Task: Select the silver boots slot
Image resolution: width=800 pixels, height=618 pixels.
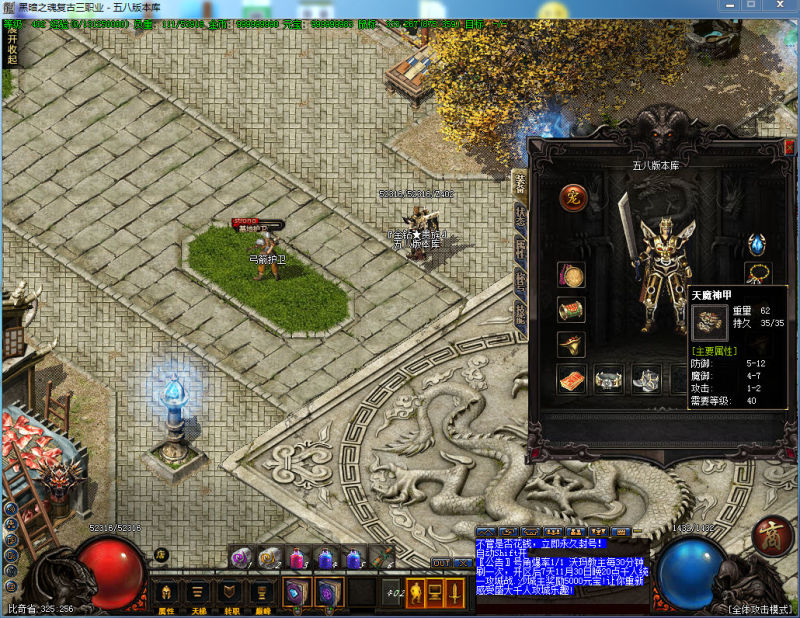Action: click(645, 379)
